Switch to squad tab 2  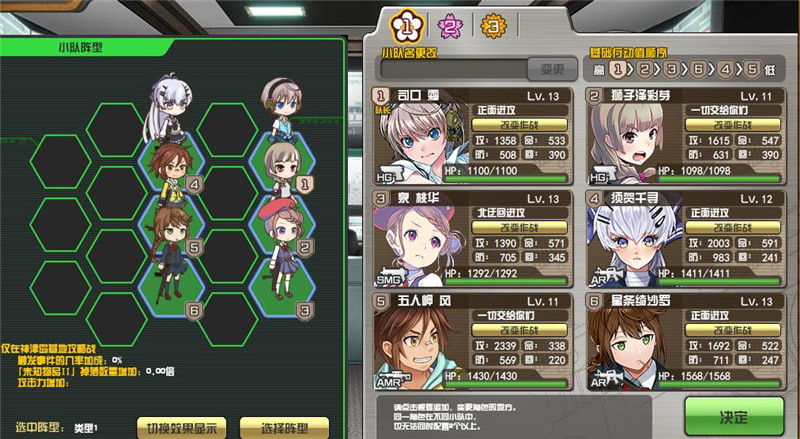click(451, 27)
